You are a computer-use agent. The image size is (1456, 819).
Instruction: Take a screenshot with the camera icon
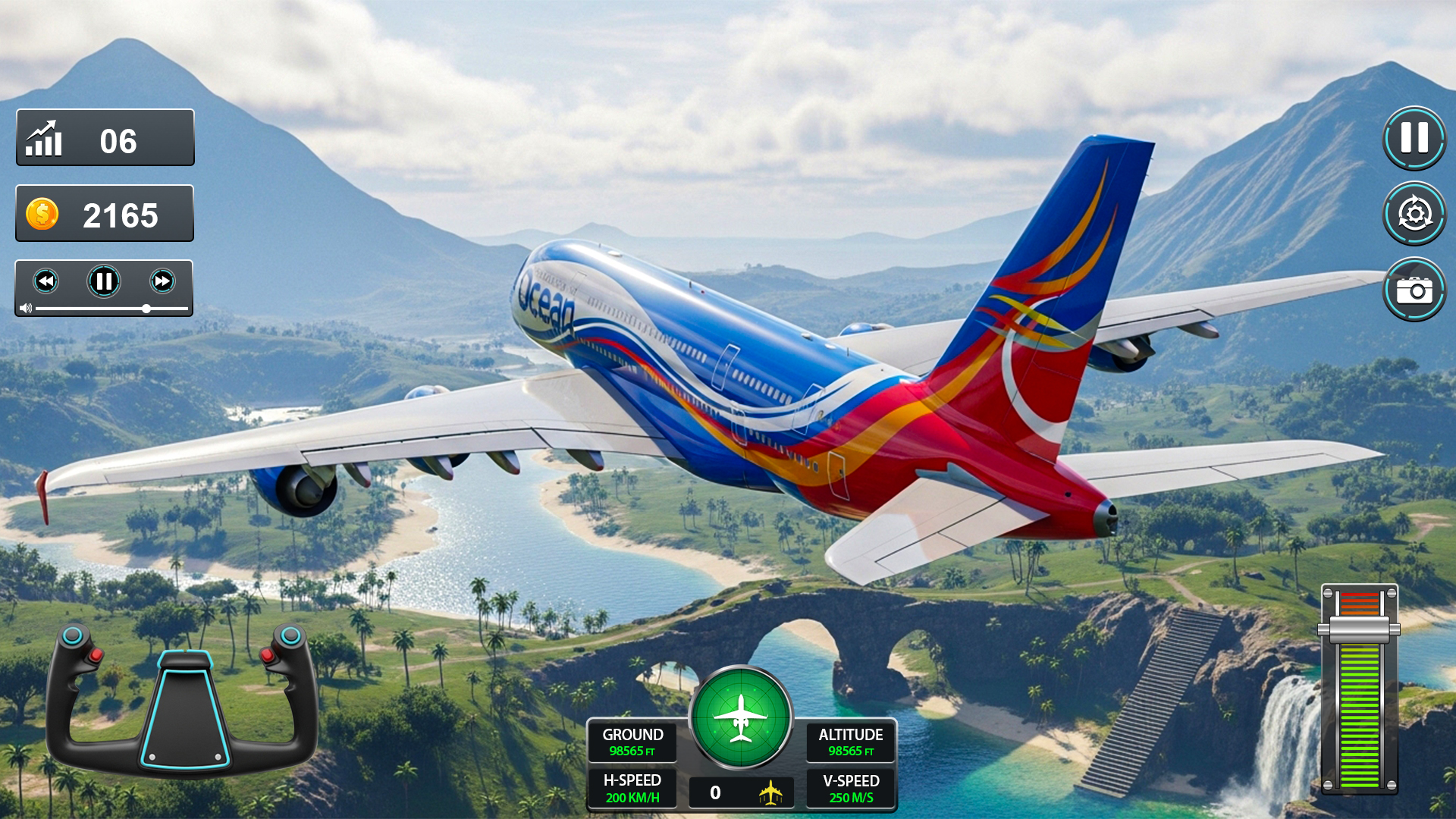pyautogui.click(x=1414, y=289)
